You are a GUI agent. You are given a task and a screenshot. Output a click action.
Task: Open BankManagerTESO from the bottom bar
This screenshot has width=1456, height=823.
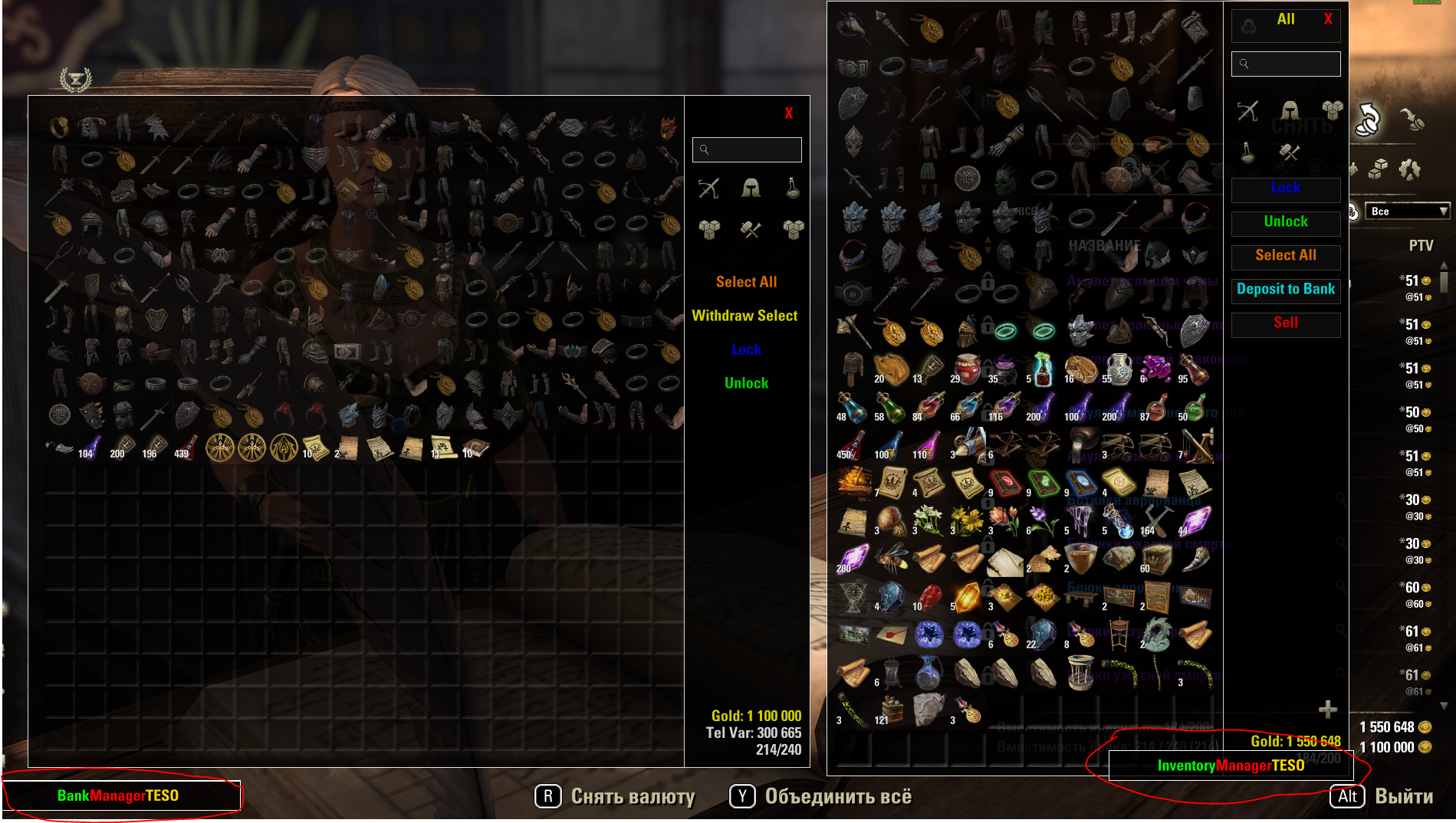point(119,795)
